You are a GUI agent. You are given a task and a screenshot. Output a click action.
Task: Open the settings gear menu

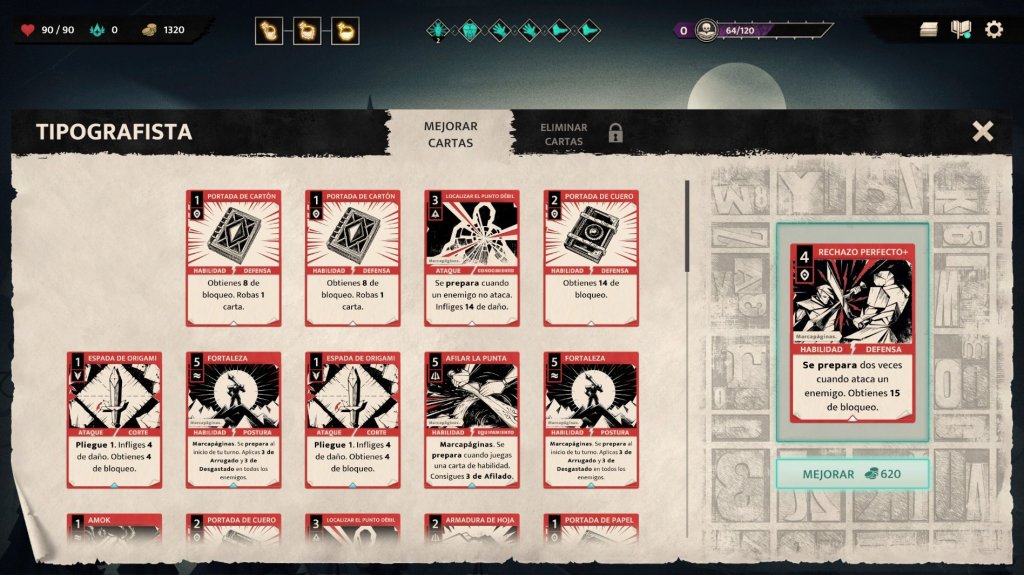[993, 30]
